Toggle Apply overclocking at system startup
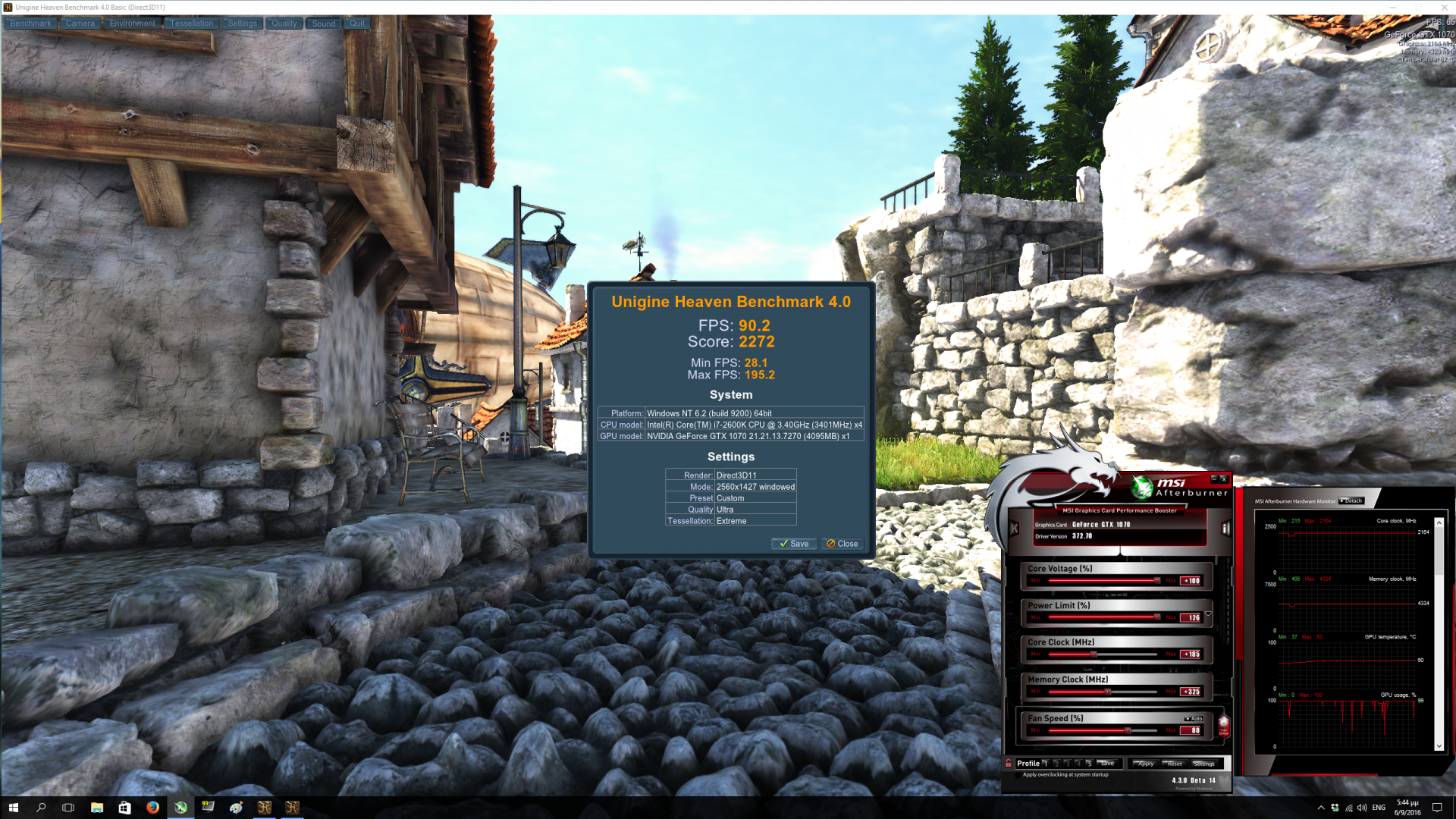 [1018, 775]
